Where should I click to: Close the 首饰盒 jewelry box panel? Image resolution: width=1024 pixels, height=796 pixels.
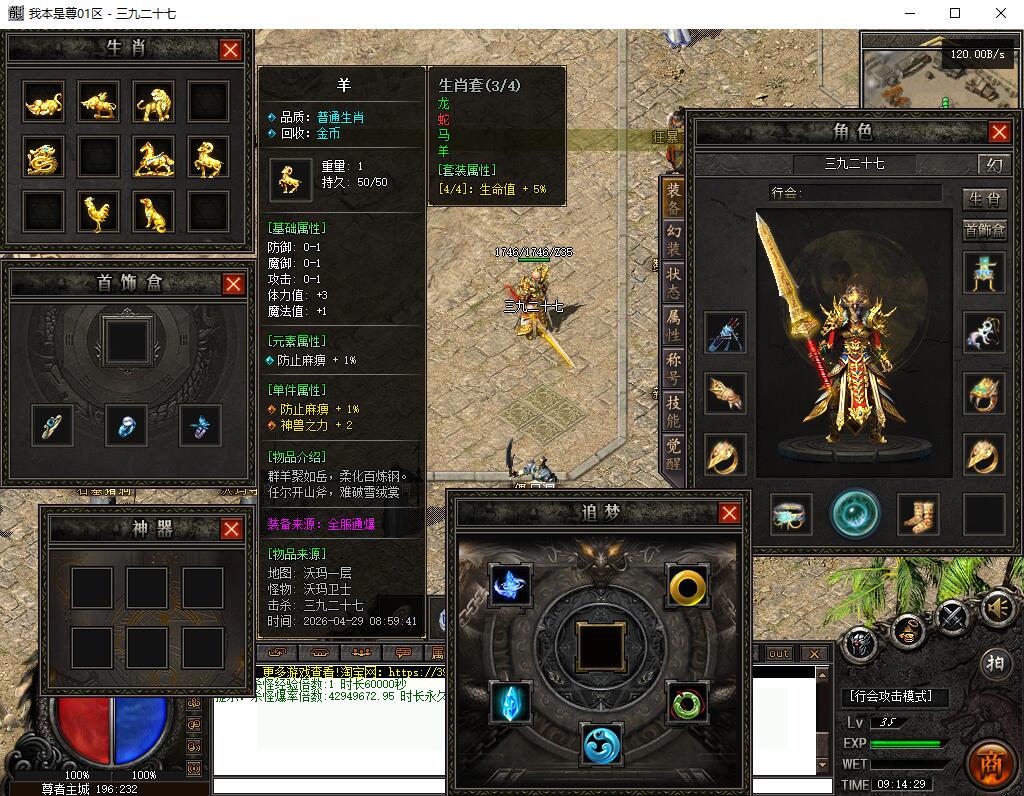click(x=233, y=284)
